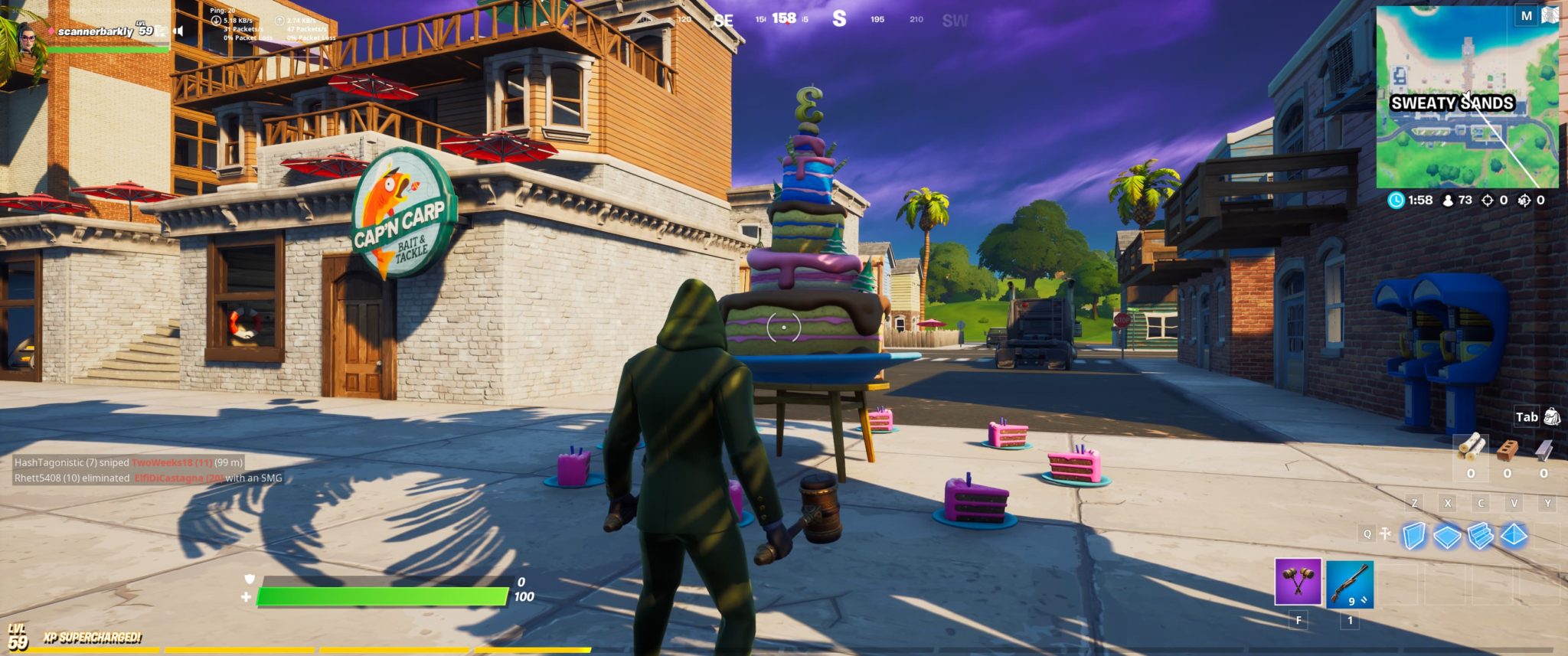The height and width of the screenshot is (656, 1568).
Task: Select the floor building piece icon
Action: pos(1447,534)
